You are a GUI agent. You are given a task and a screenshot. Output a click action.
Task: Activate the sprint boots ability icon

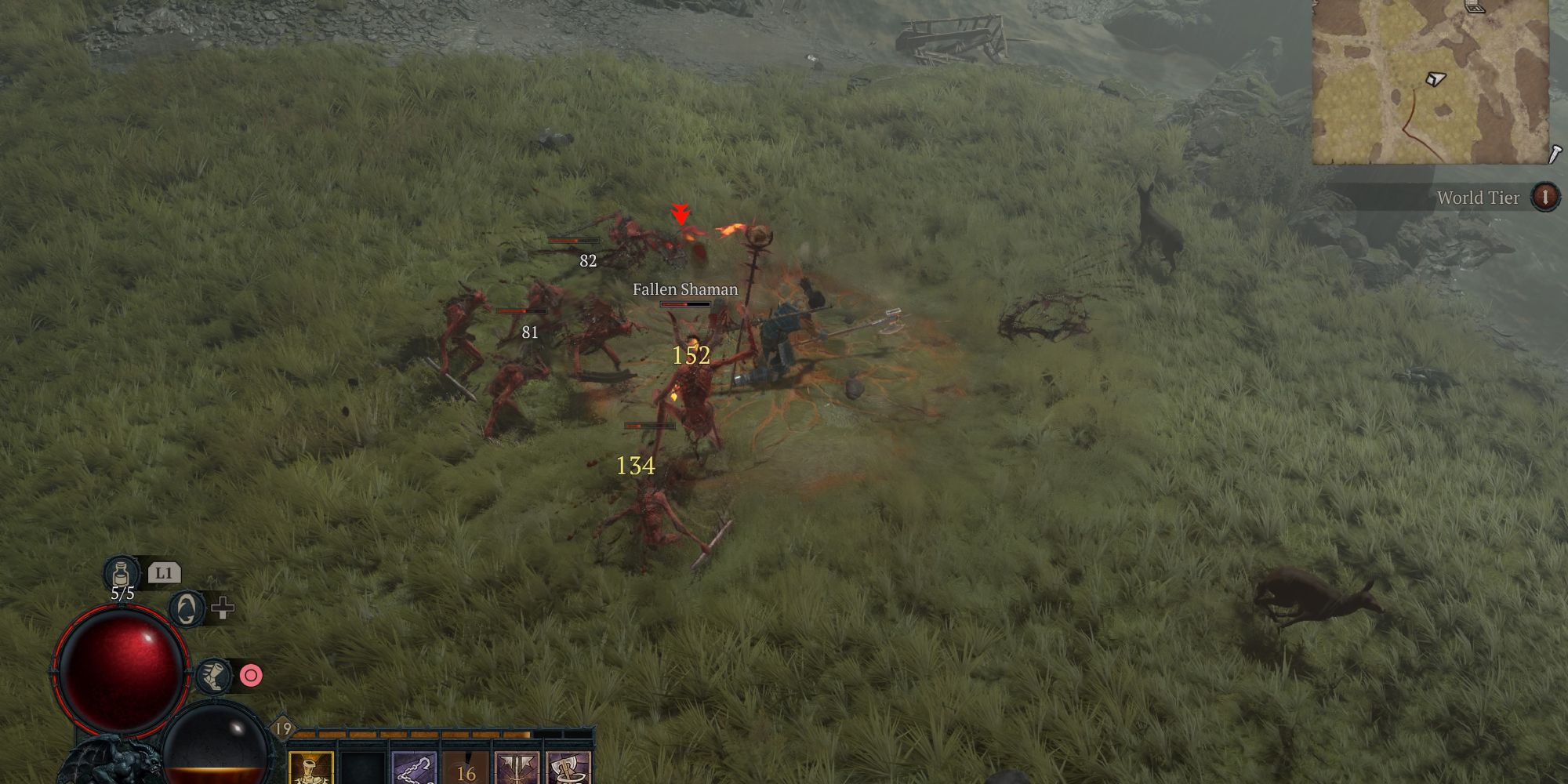point(212,676)
